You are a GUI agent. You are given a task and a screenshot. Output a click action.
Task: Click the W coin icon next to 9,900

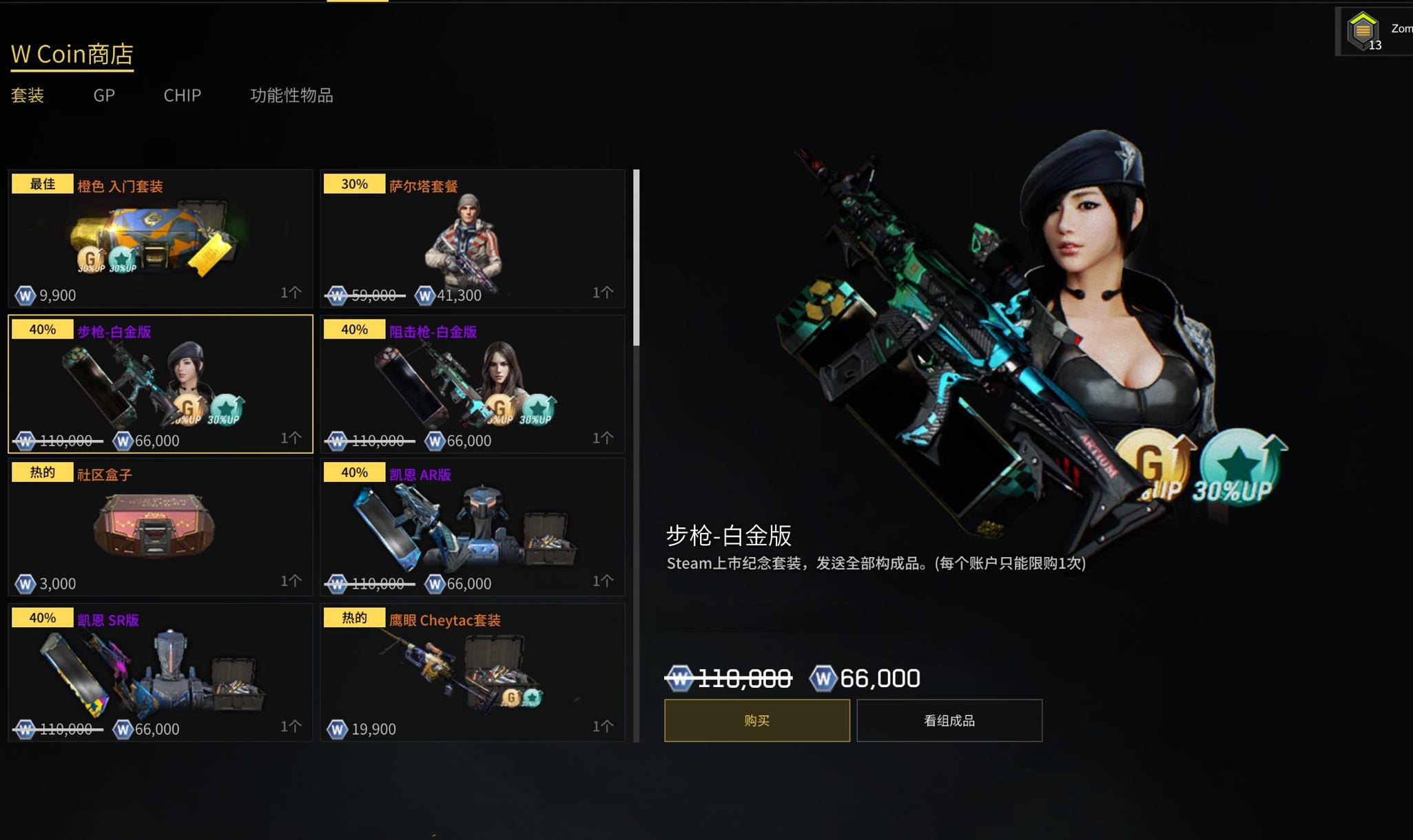coord(25,295)
